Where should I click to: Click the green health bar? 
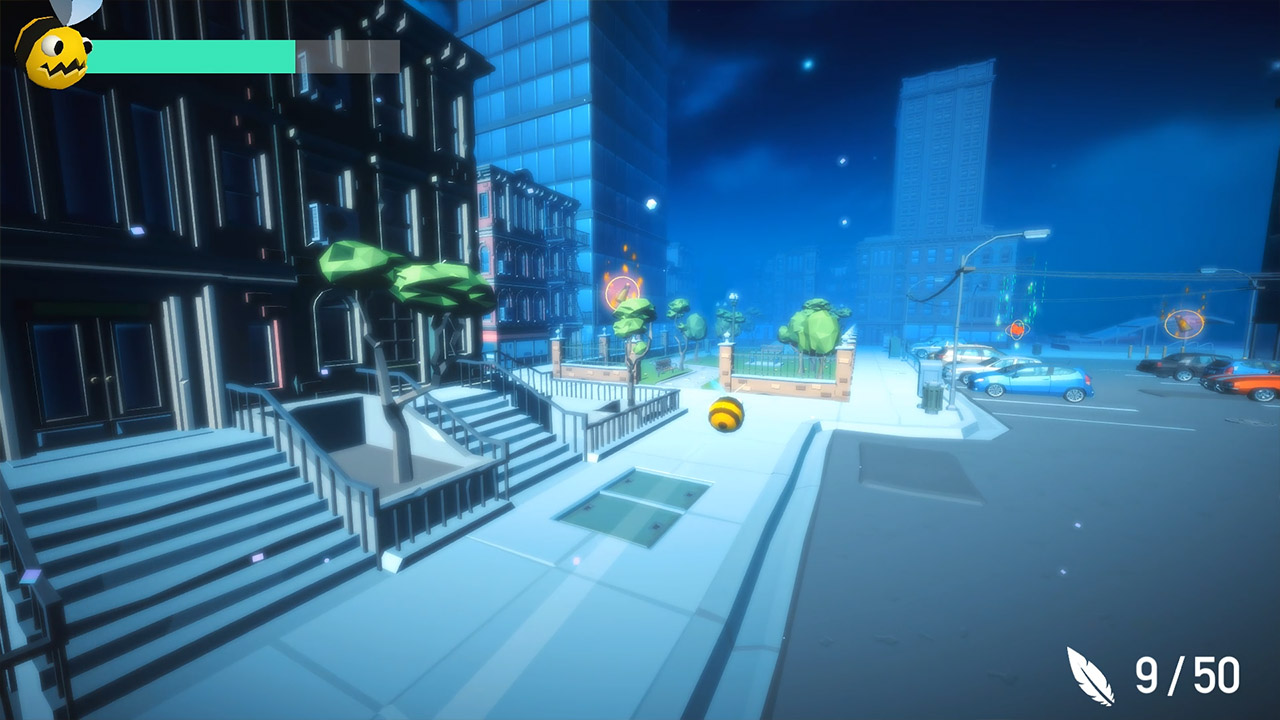click(x=190, y=56)
